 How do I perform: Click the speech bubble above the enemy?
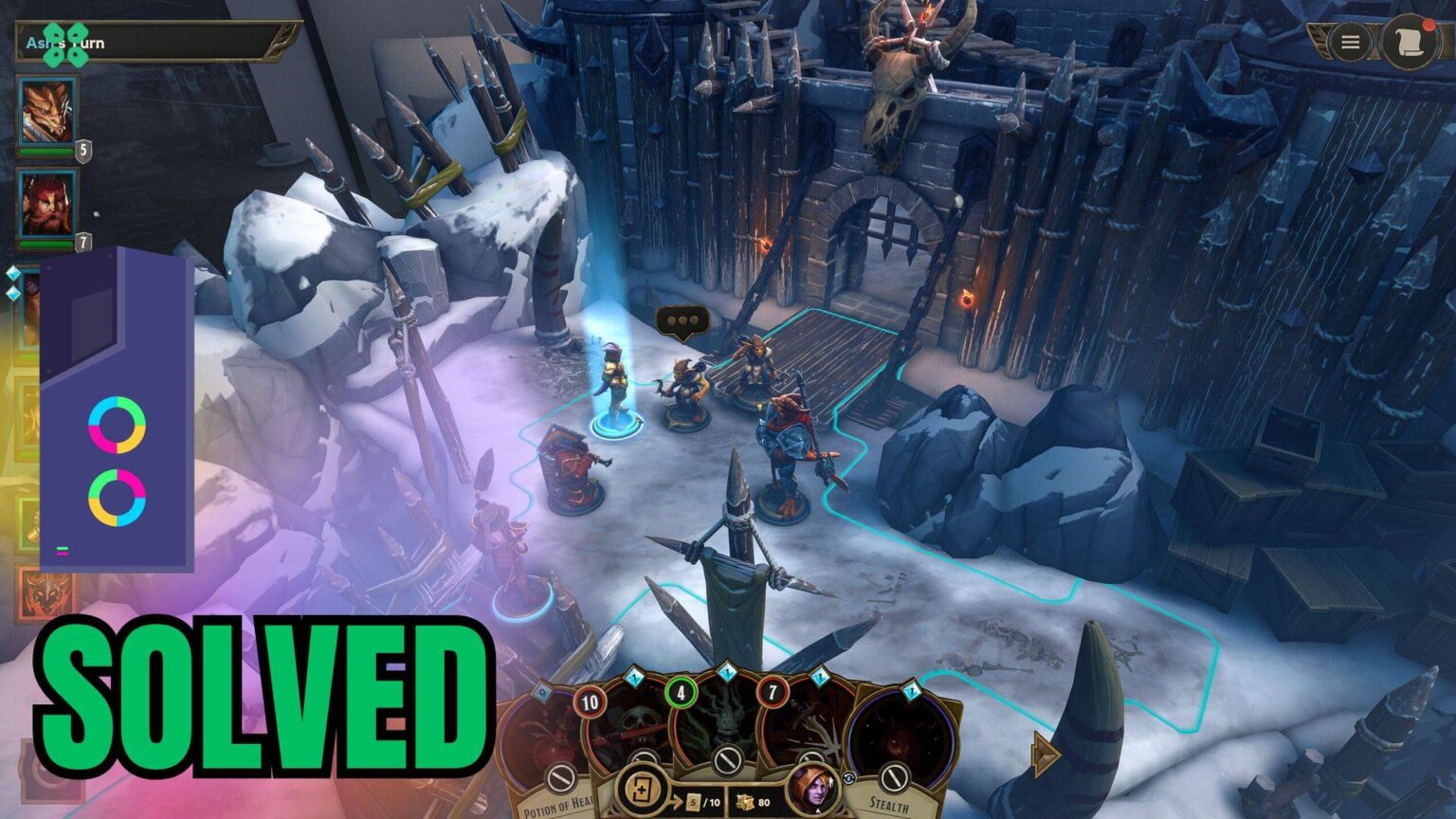[682, 320]
